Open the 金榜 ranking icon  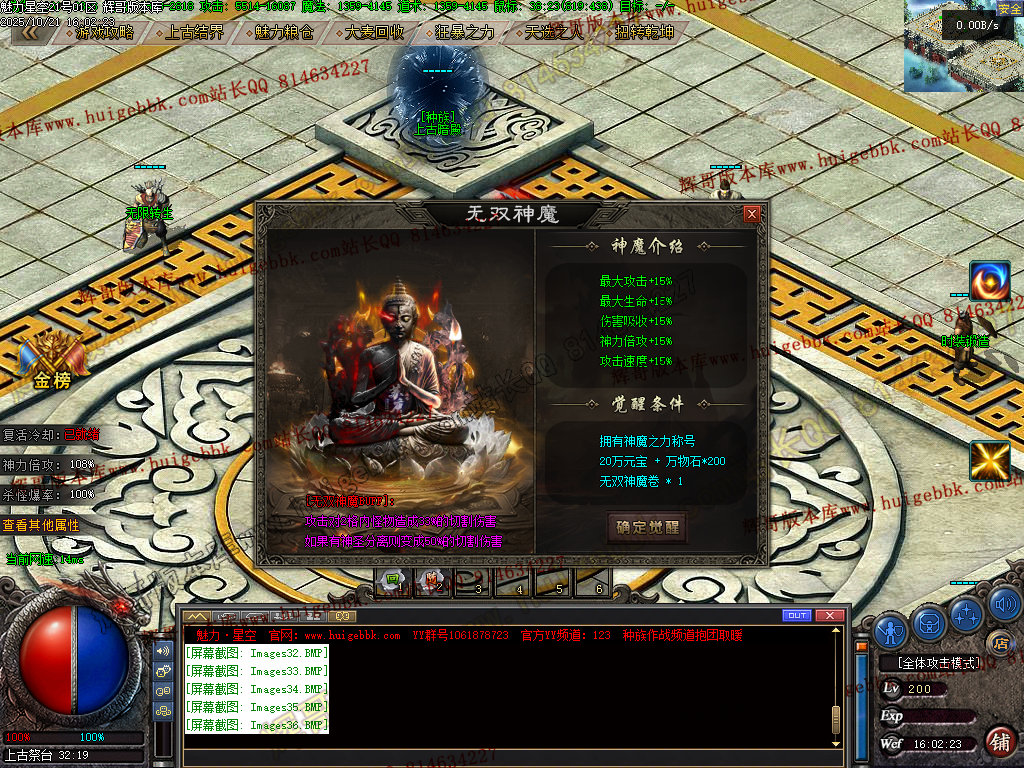tap(52, 362)
